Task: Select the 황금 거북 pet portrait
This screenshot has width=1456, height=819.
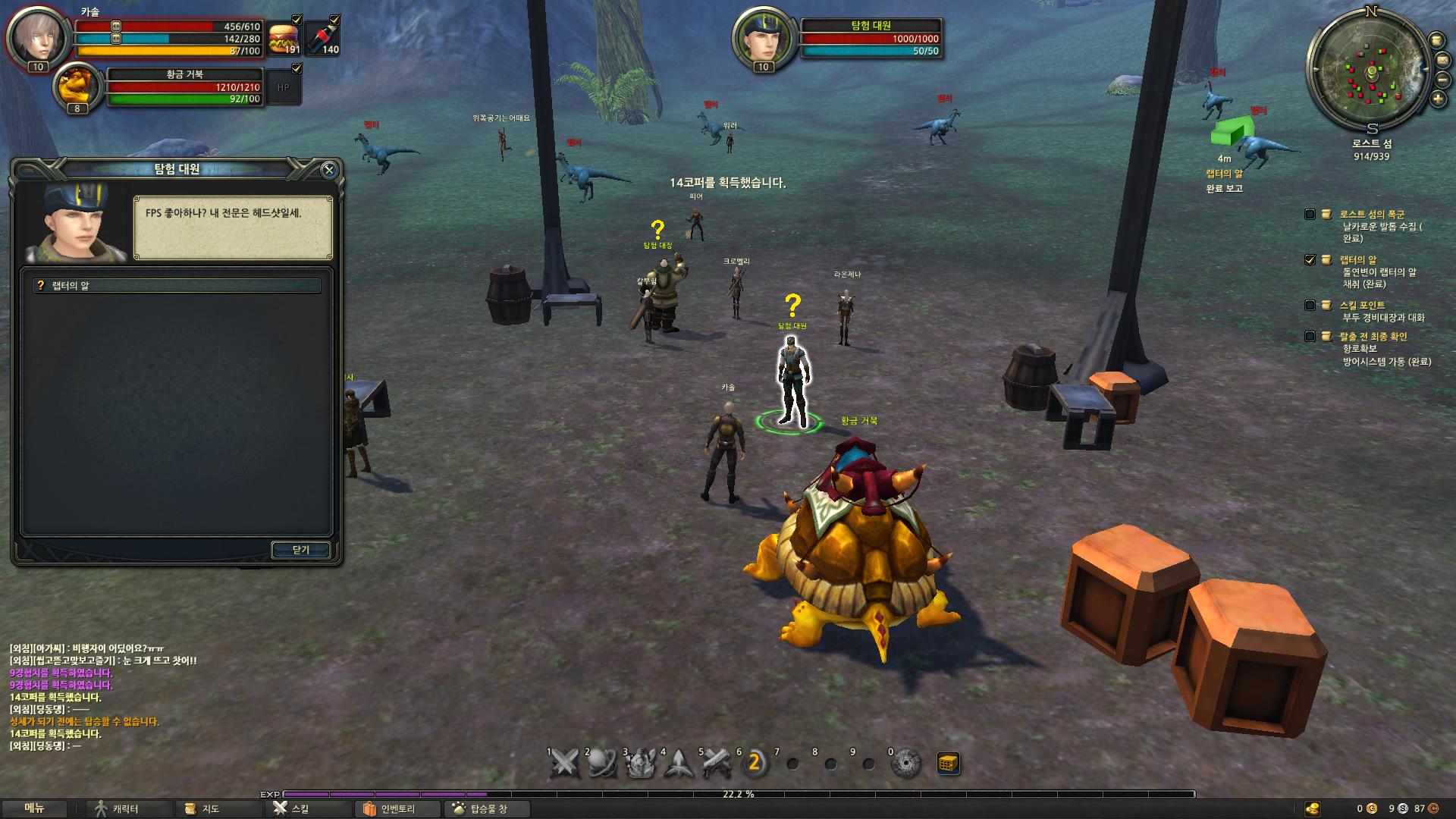Action: point(77,87)
